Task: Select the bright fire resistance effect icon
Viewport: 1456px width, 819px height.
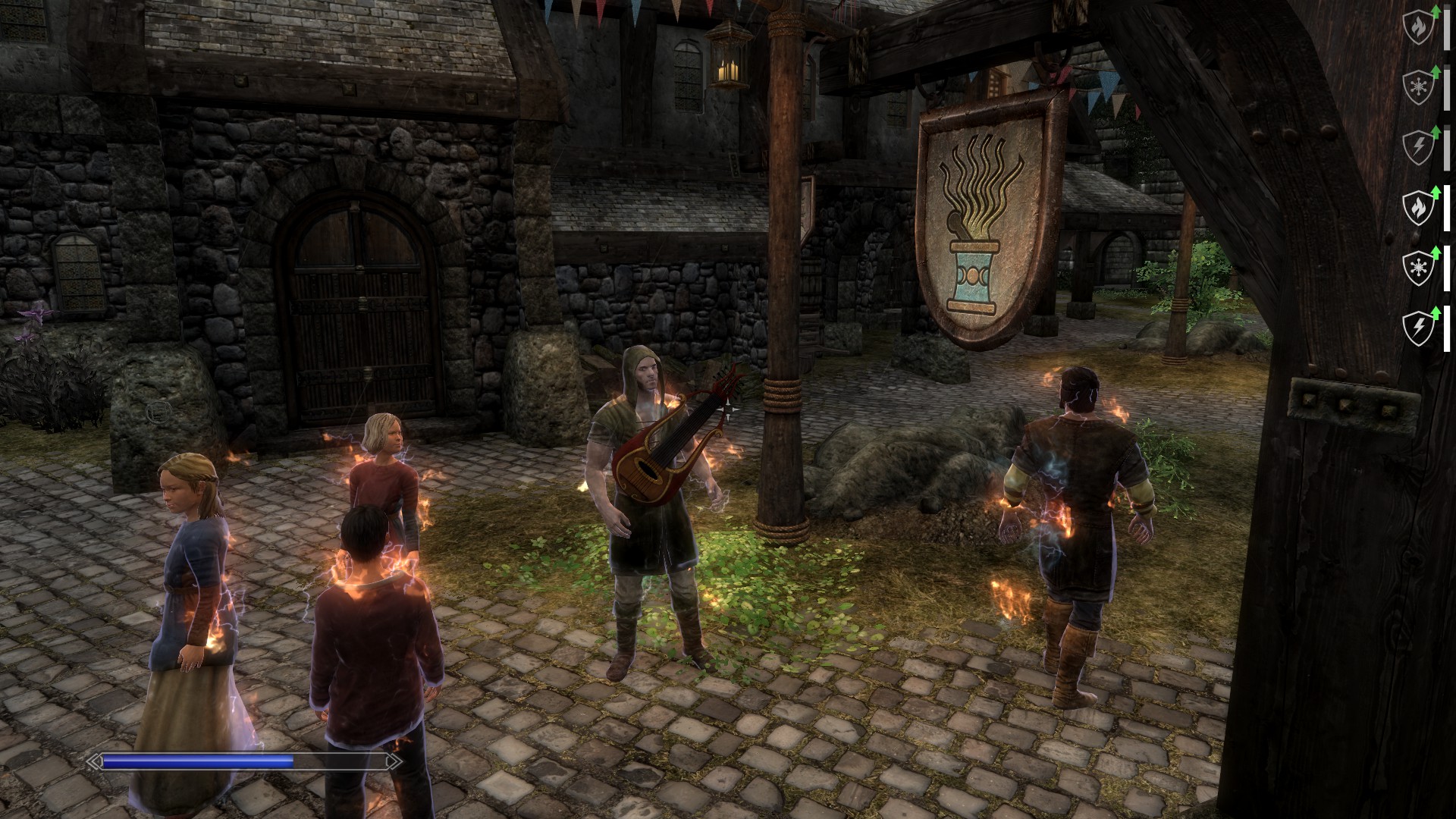Action: point(1418,208)
